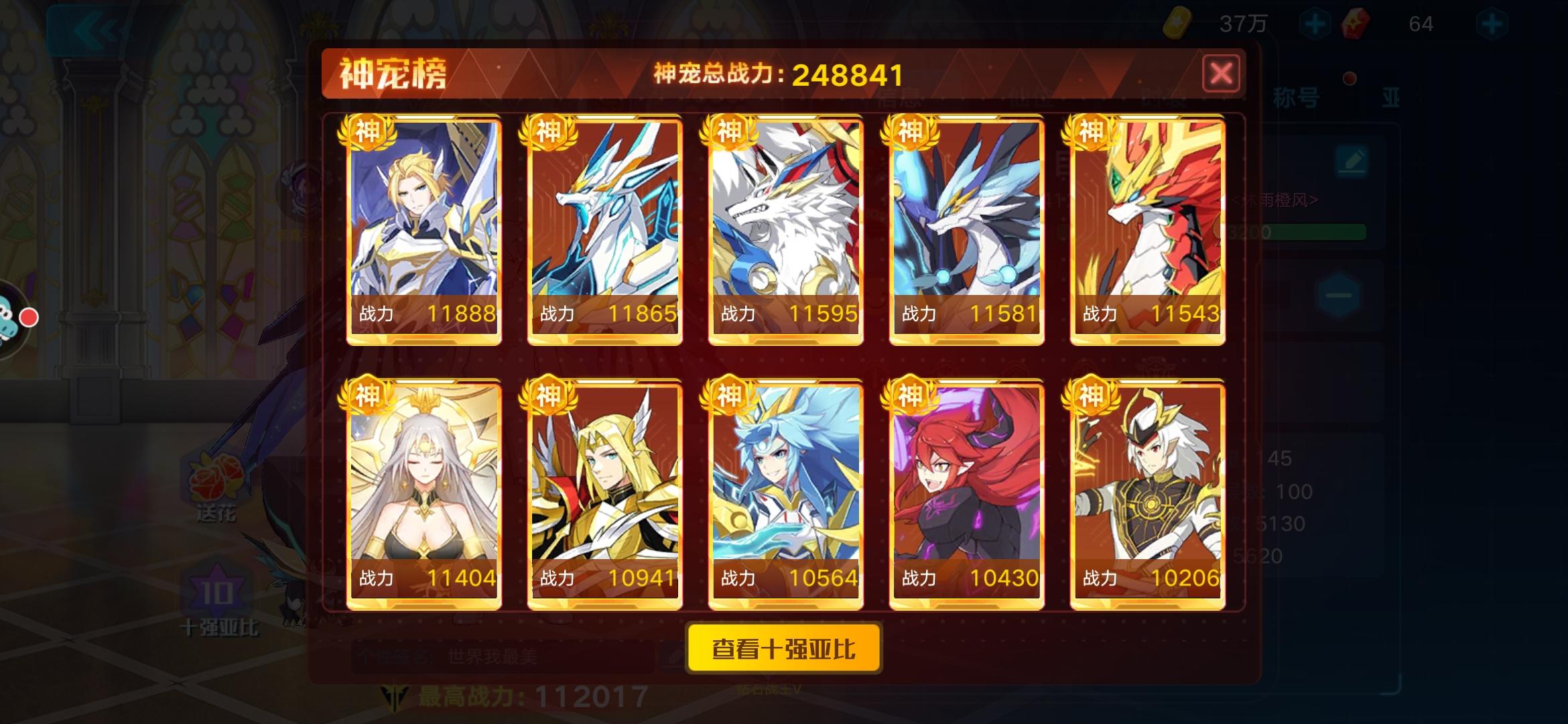The image size is (1568, 724).
Task: Click the plus next to the gold coin counter
Action: pos(1315,23)
